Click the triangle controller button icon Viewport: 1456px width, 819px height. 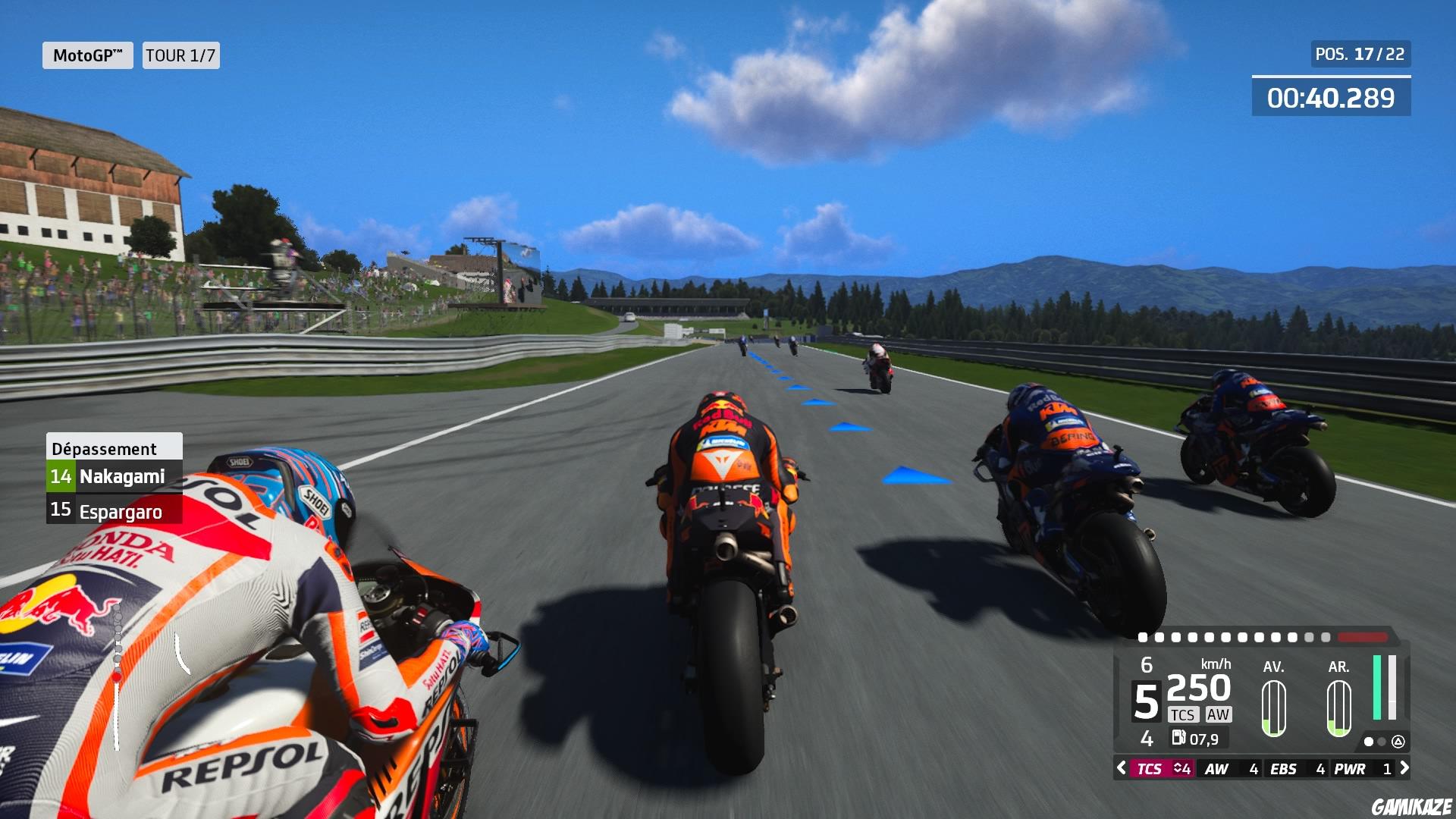click(x=1399, y=742)
